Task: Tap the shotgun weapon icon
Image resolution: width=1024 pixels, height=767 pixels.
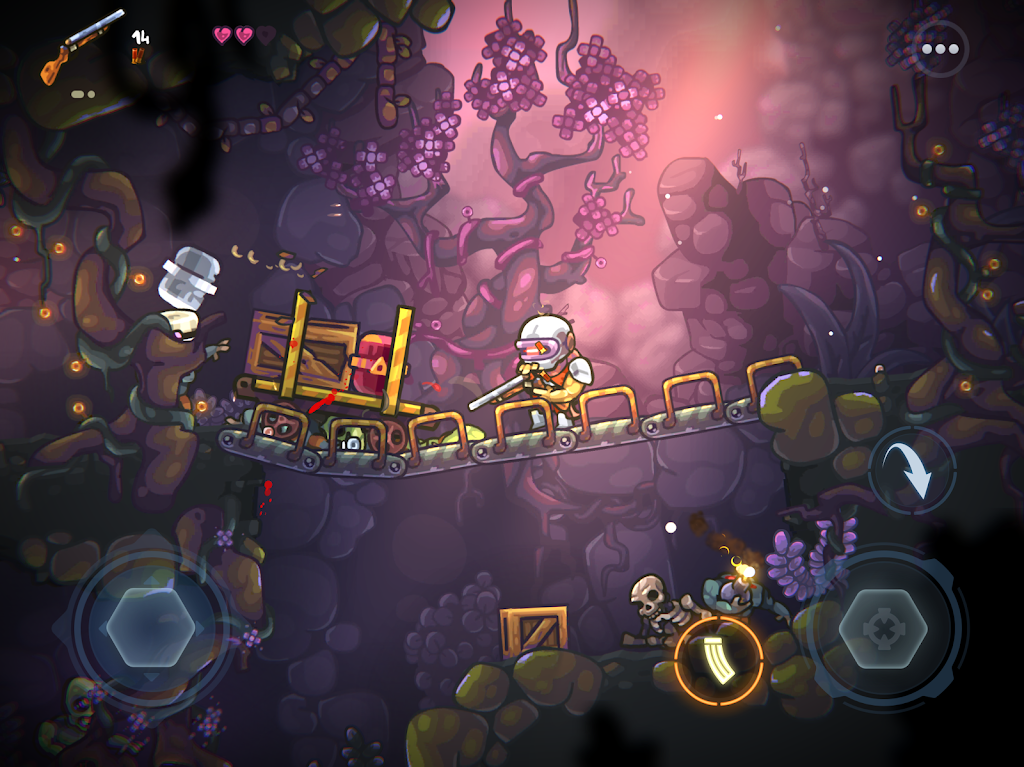Action: tap(82, 45)
